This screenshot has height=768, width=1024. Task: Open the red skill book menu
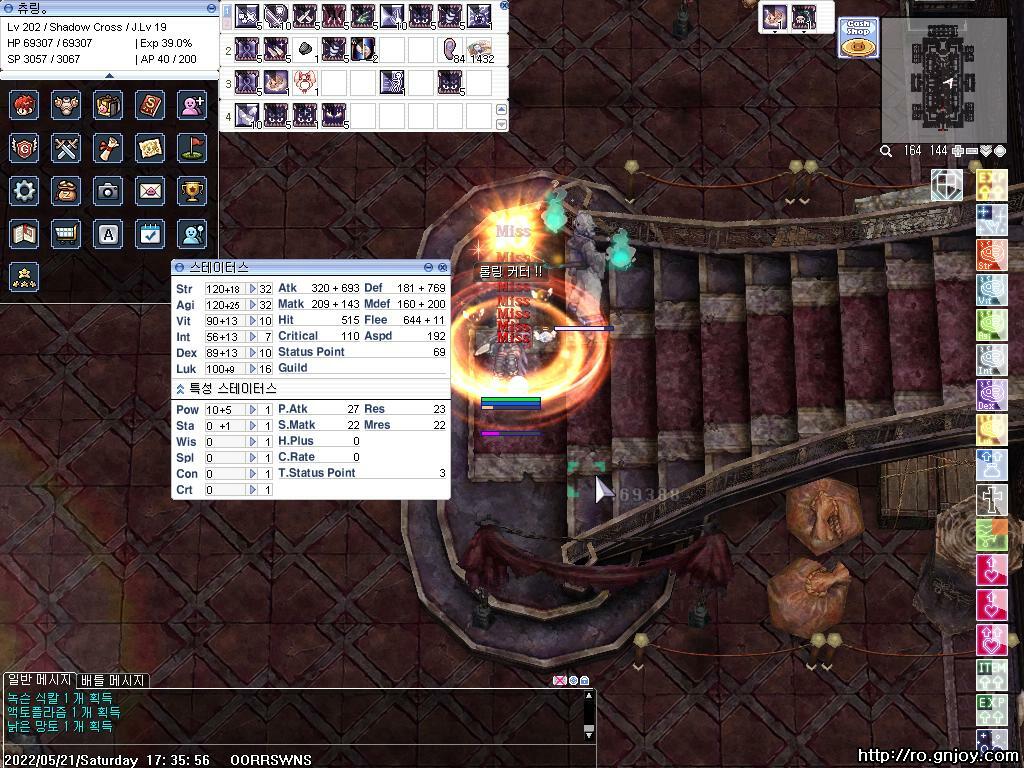150,105
